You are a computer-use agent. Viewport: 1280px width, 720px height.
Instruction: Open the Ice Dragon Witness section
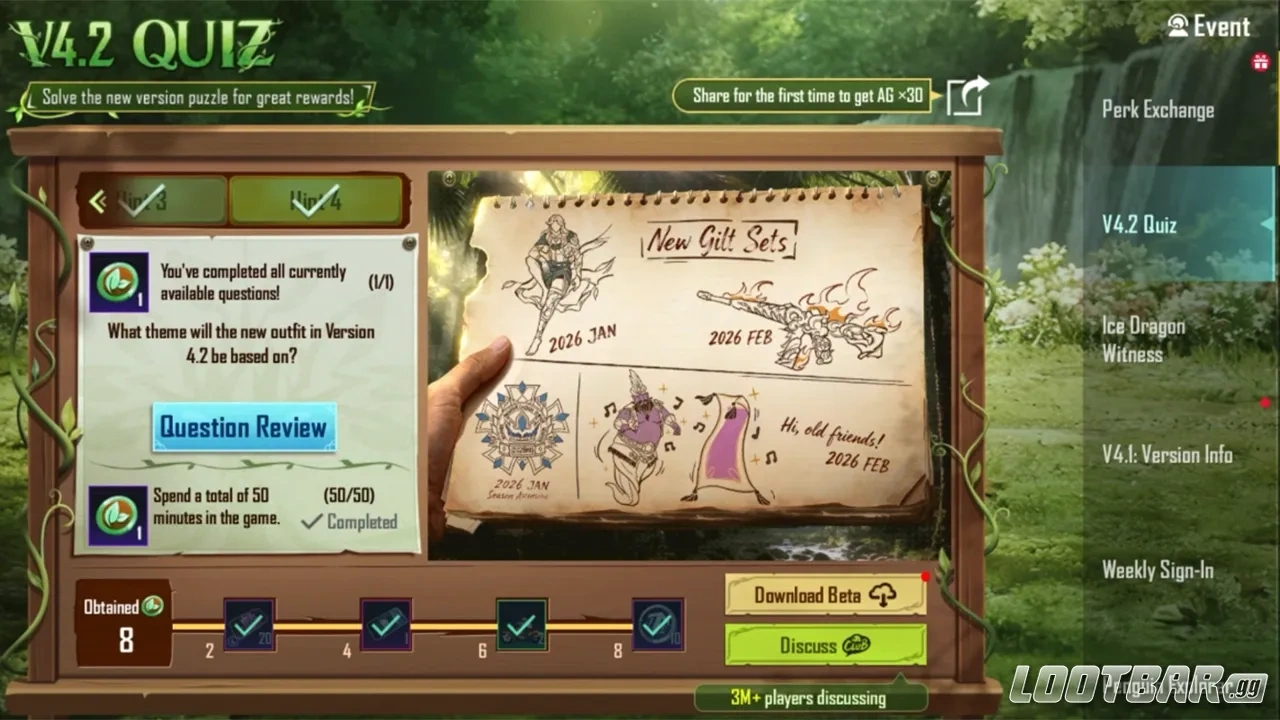pos(1143,340)
